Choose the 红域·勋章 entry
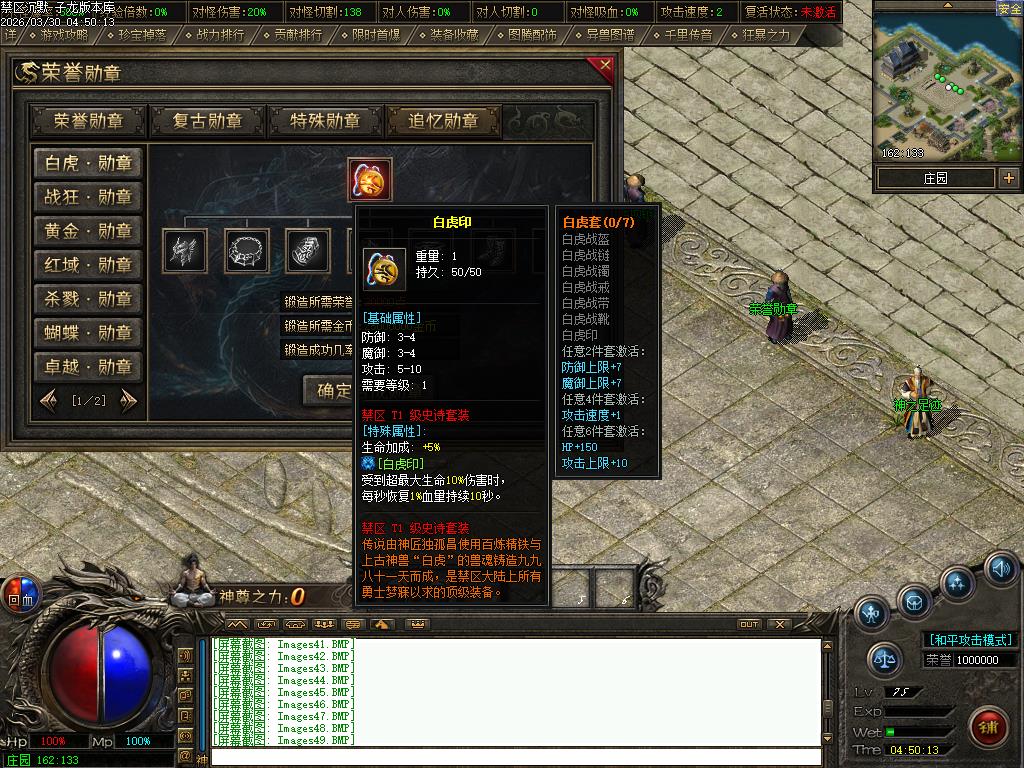The height and width of the screenshot is (768, 1024). [x=88, y=265]
